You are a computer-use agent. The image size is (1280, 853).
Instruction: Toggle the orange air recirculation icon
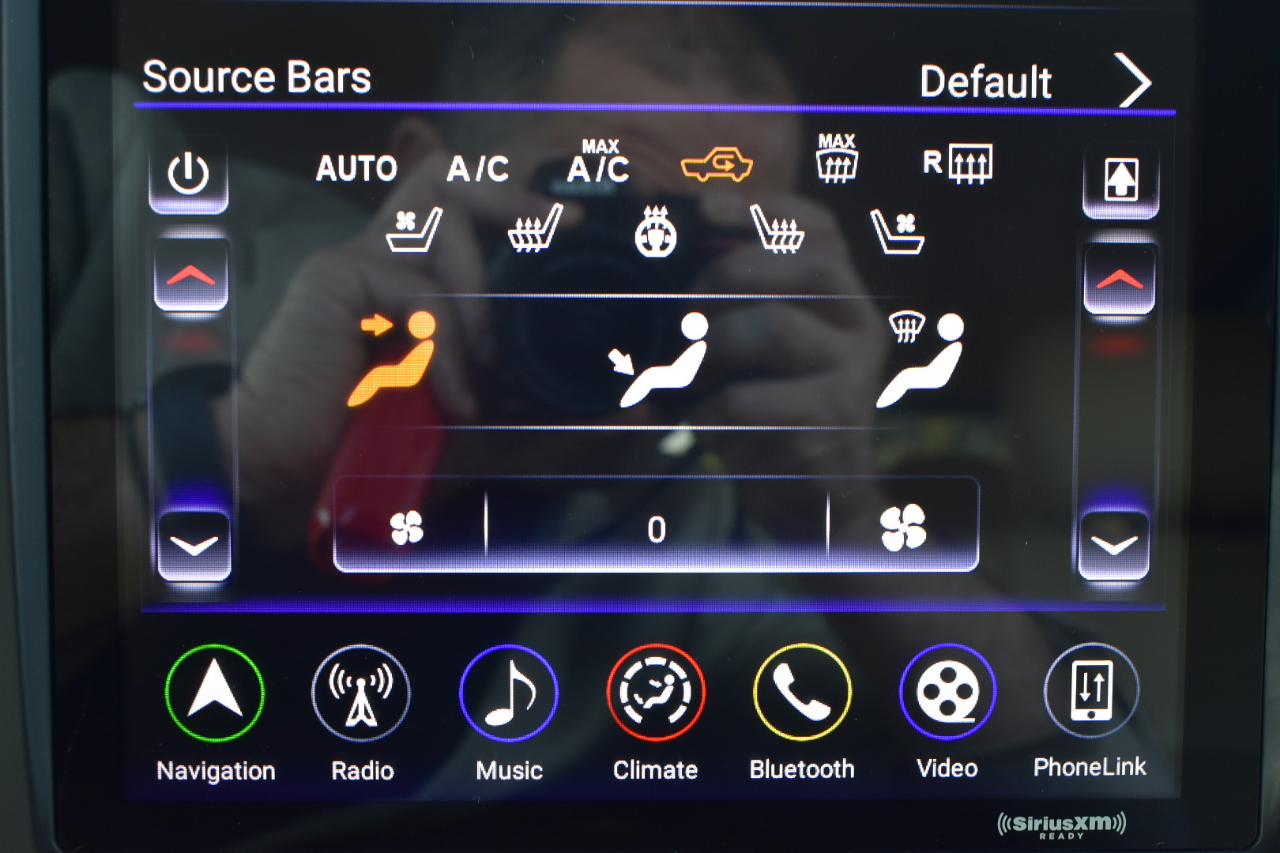tap(716, 167)
